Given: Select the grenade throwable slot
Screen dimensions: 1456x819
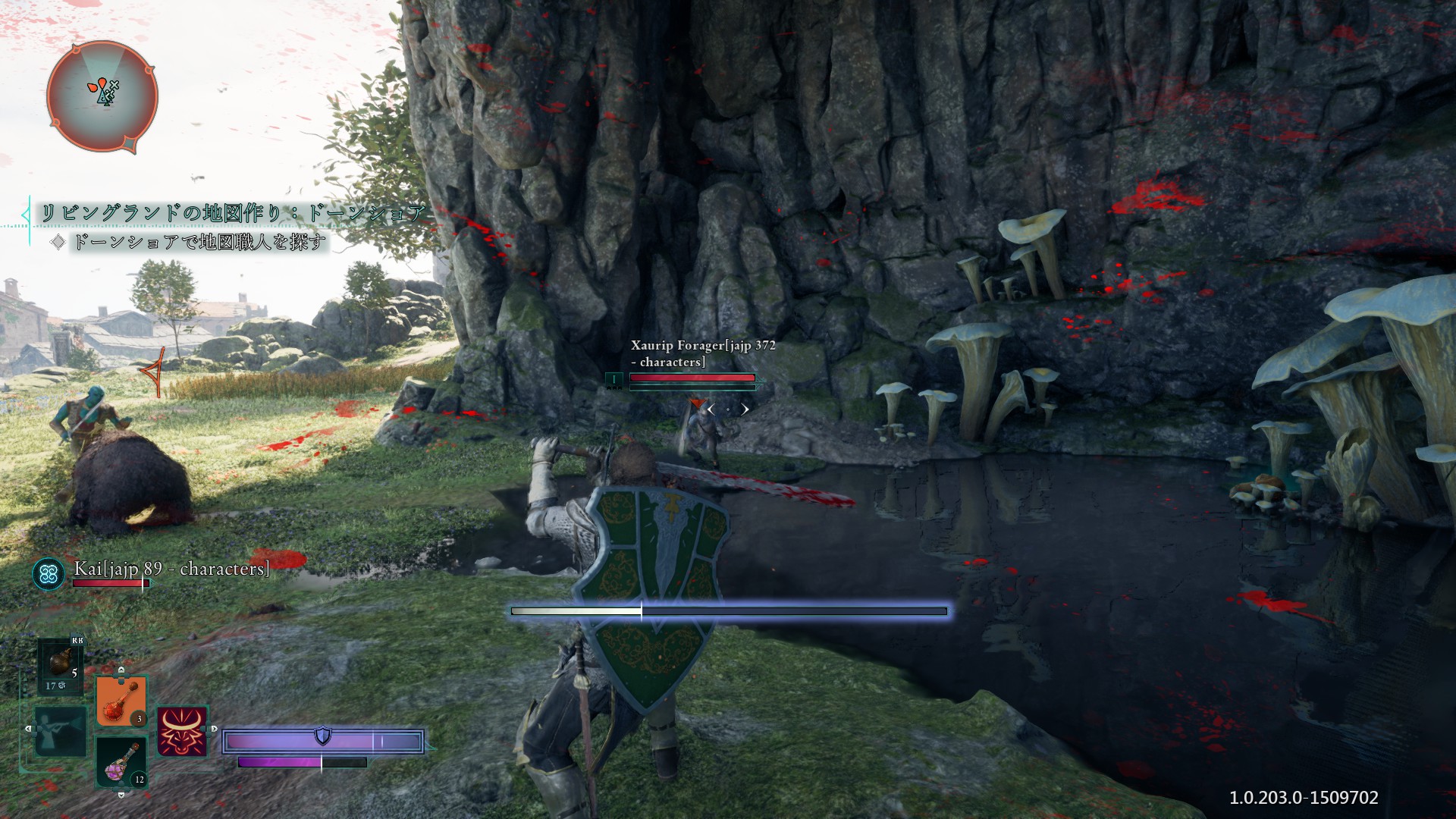Looking at the screenshot, I should point(62,665).
